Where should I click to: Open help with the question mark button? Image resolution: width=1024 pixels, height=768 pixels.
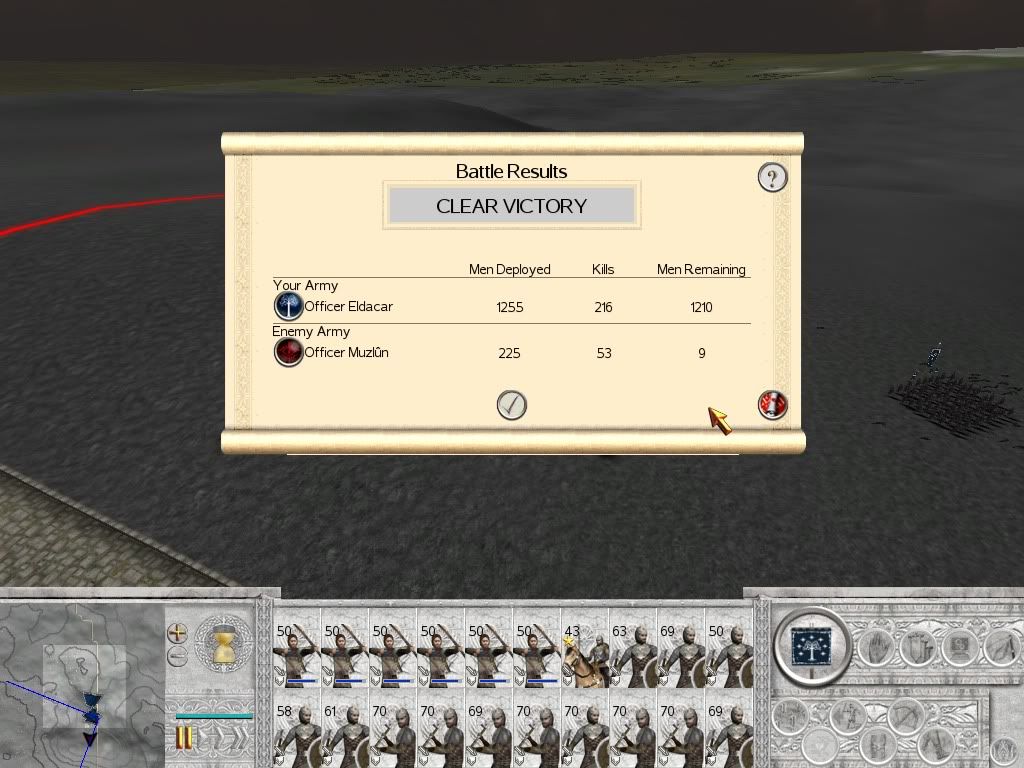[x=771, y=178]
